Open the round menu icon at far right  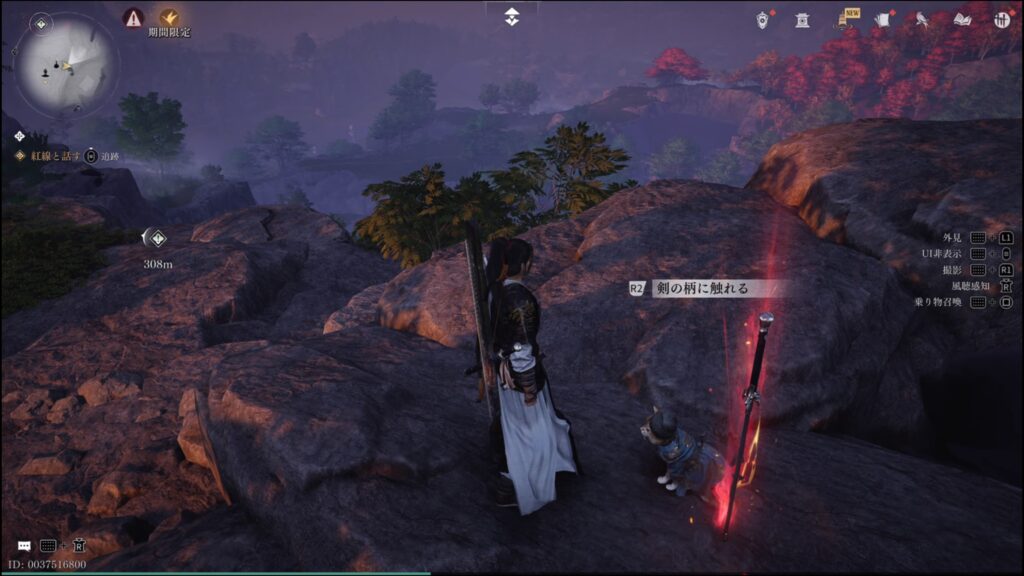(x=1001, y=20)
